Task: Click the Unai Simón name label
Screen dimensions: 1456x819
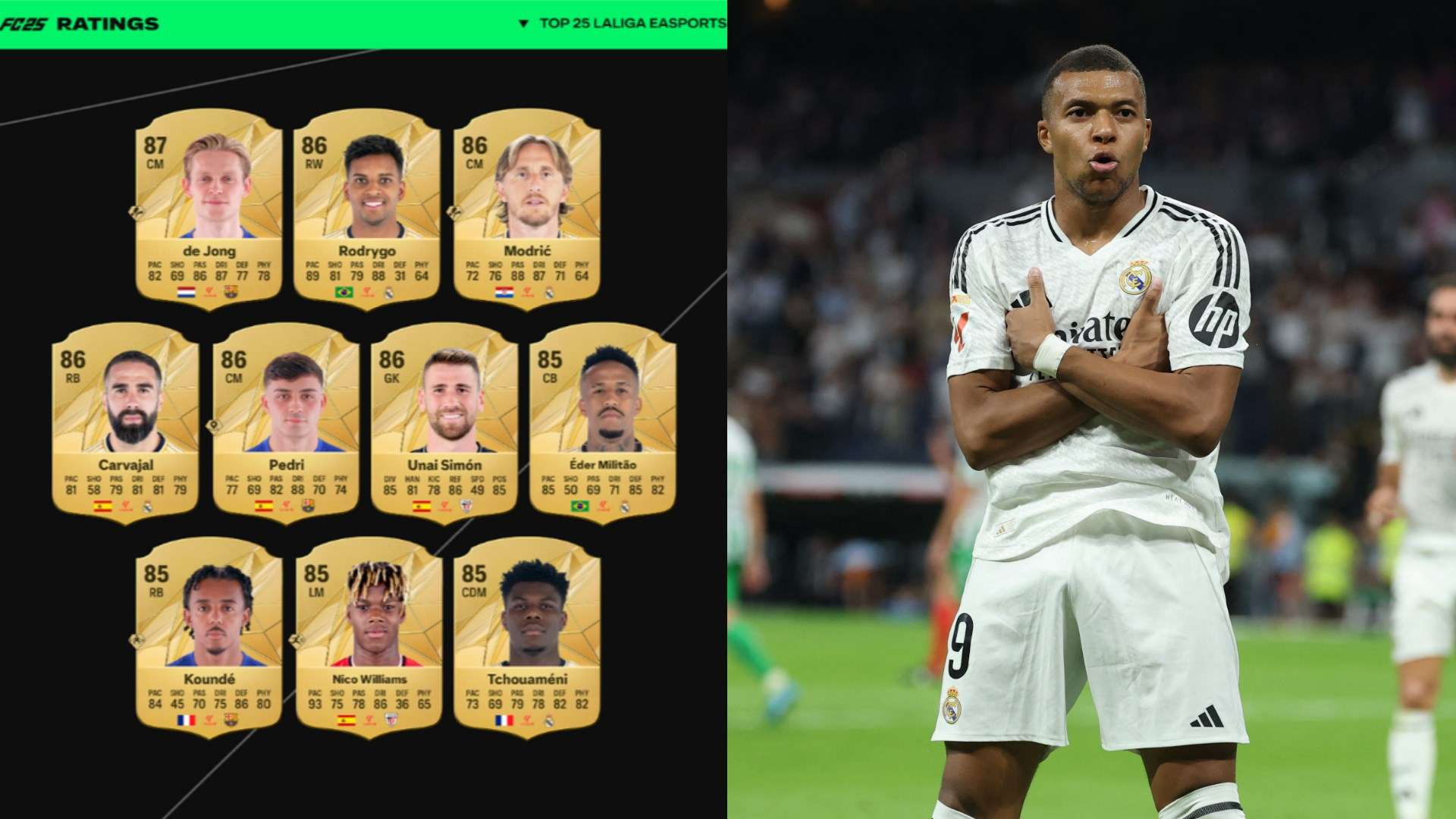Action: coord(444,465)
